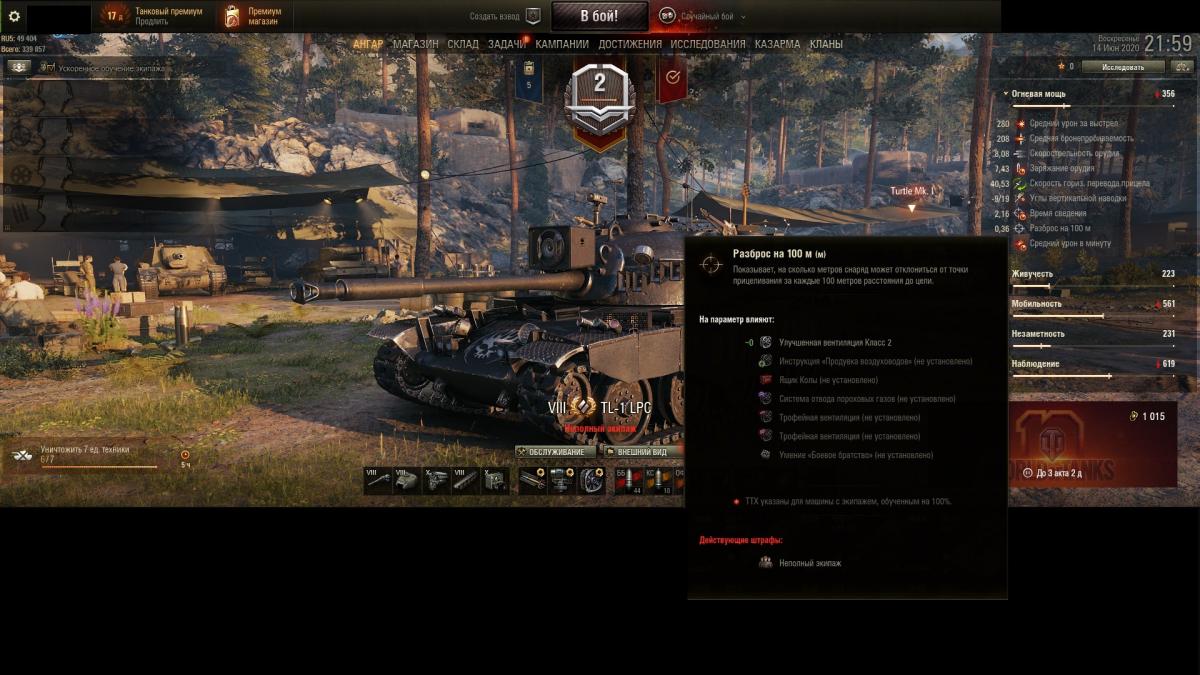The height and width of the screenshot is (675, 1200).
Task: Go to the СКЛАД tab
Action: click(463, 44)
